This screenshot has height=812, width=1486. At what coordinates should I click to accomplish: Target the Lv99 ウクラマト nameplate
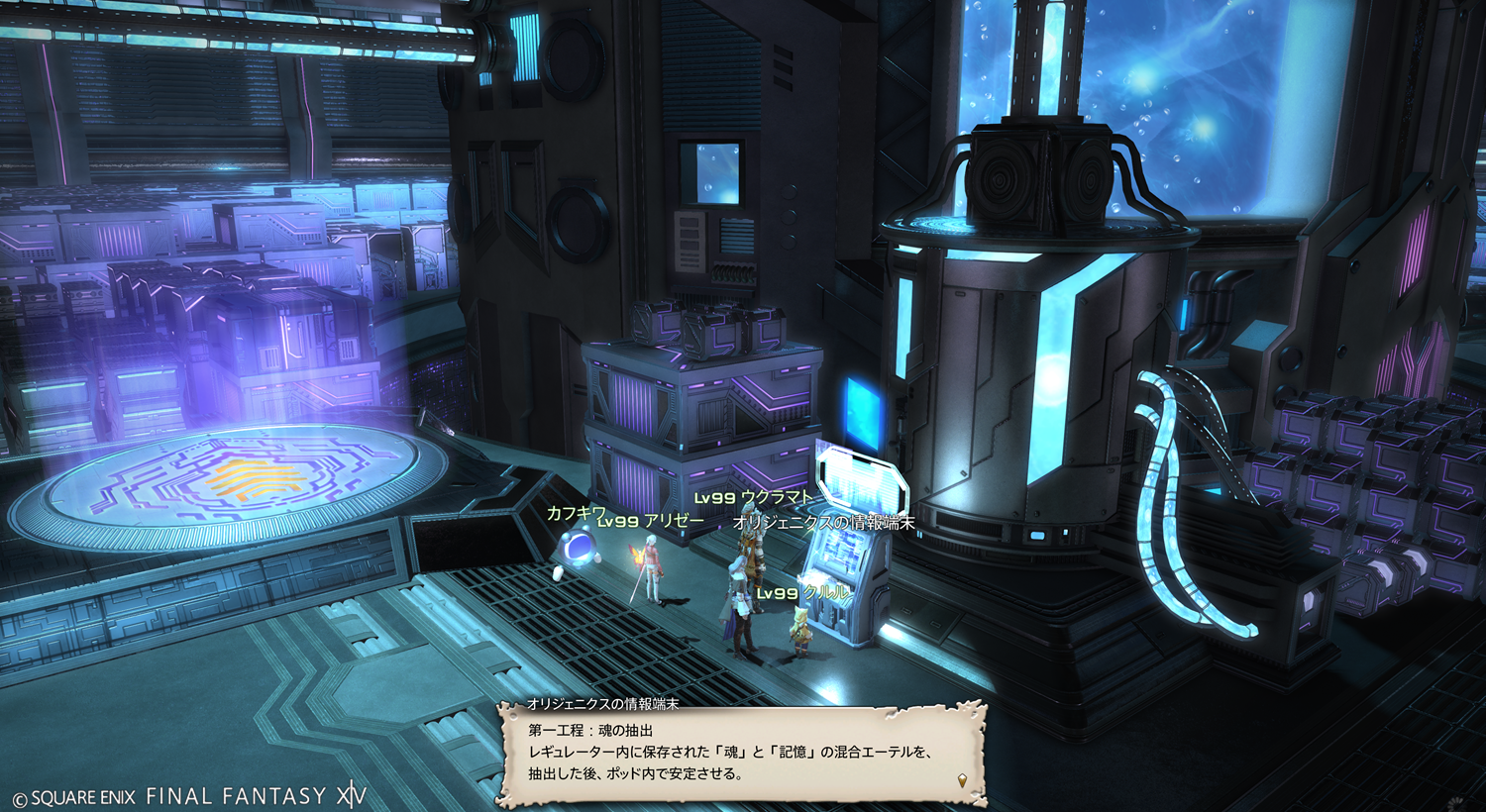pyautogui.click(x=753, y=498)
